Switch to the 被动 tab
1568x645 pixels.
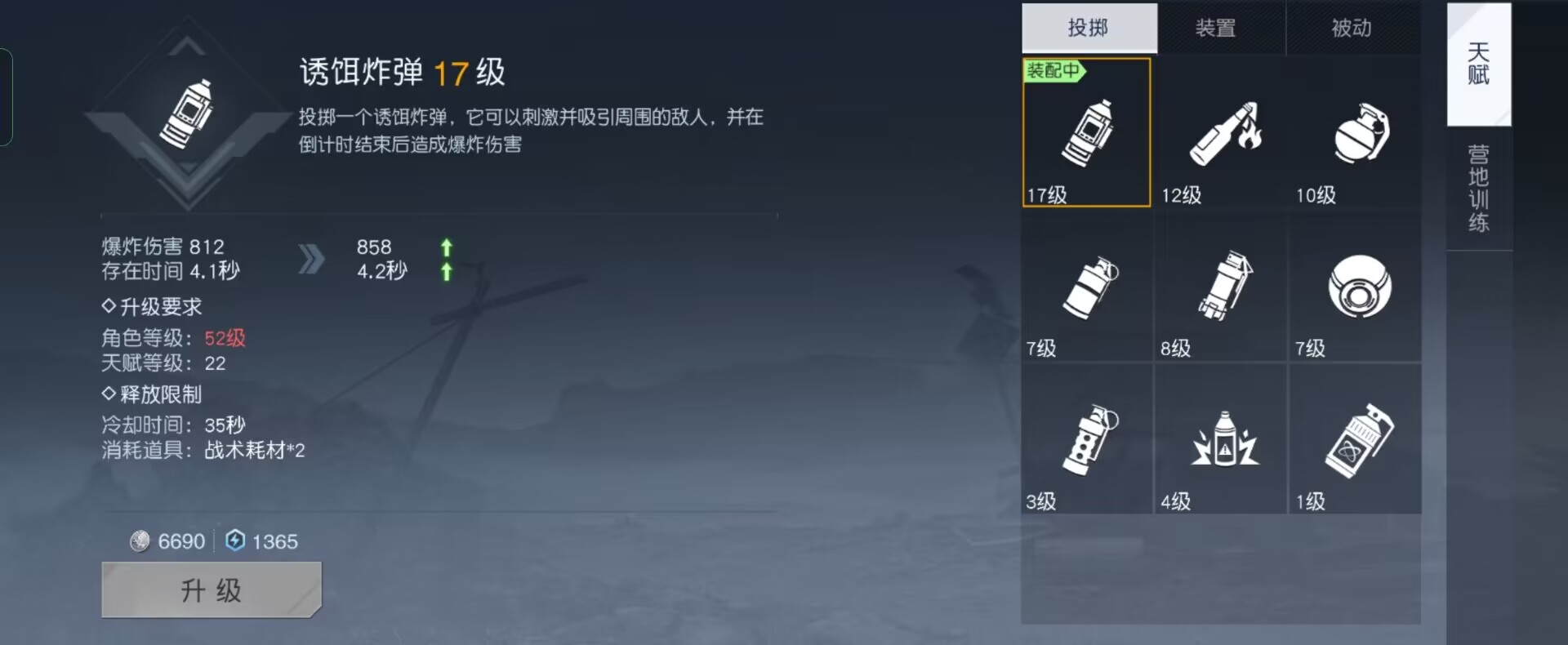[x=1354, y=27]
